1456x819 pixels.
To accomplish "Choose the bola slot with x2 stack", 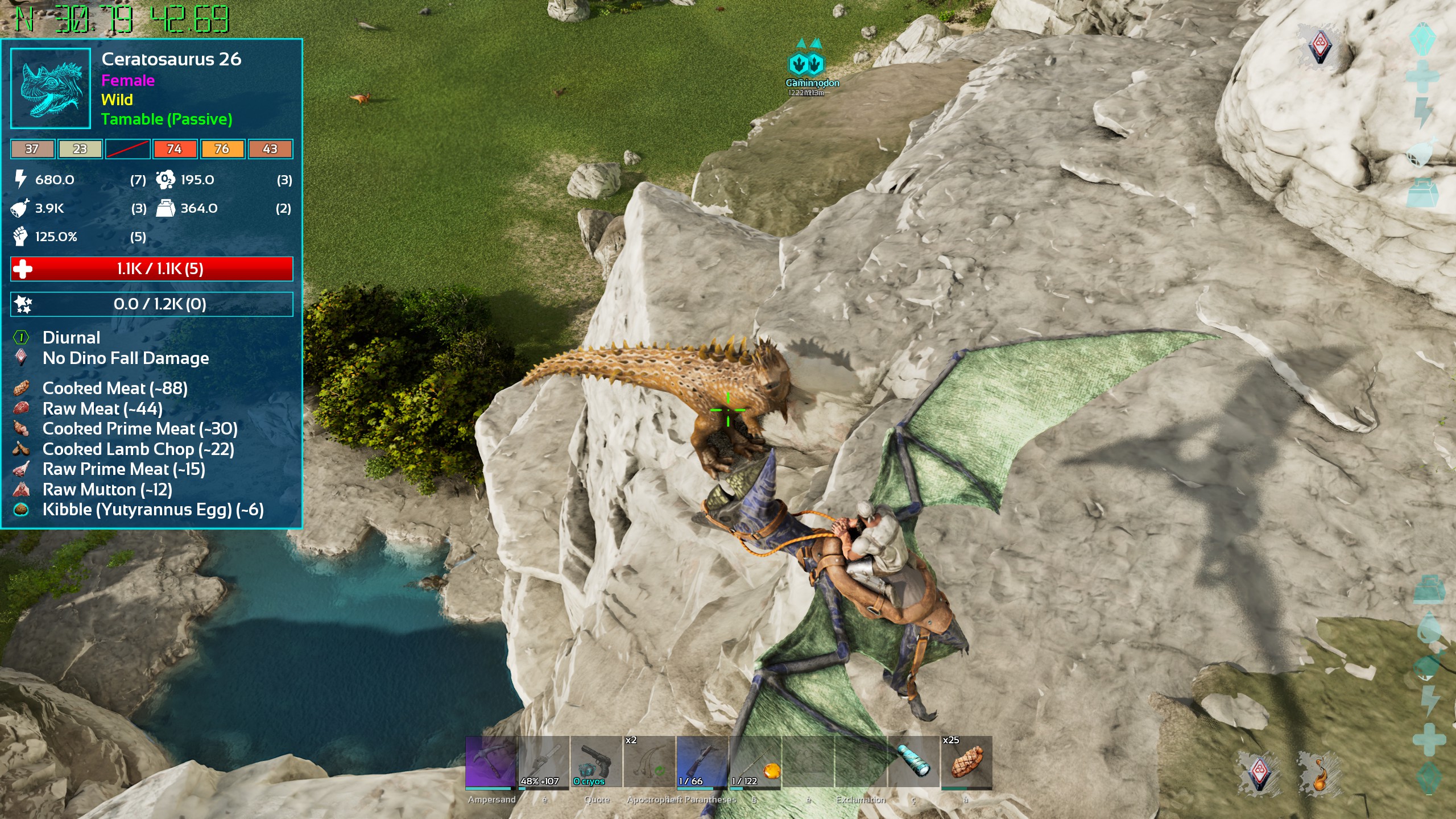I will point(649,762).
